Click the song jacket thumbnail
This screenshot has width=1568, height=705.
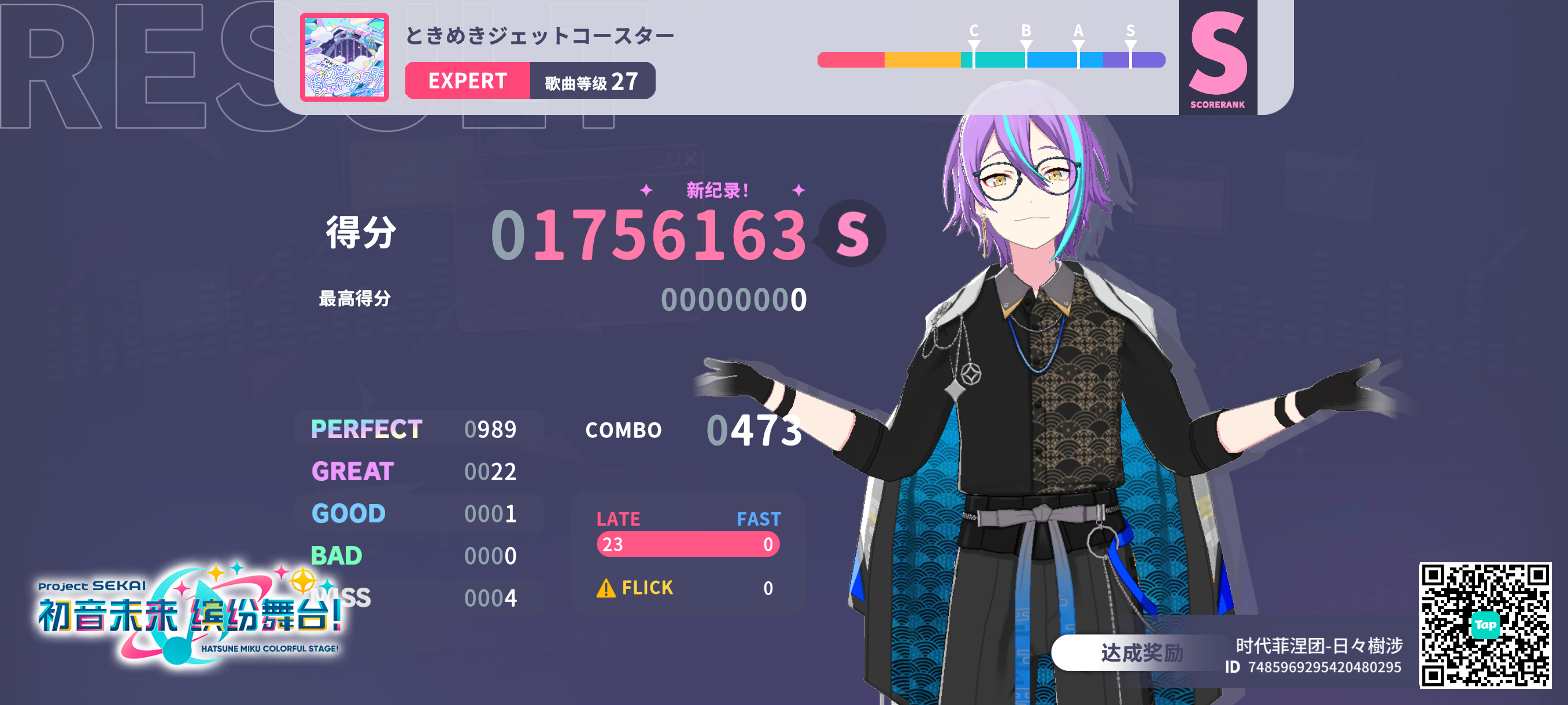tap(345, 58)
